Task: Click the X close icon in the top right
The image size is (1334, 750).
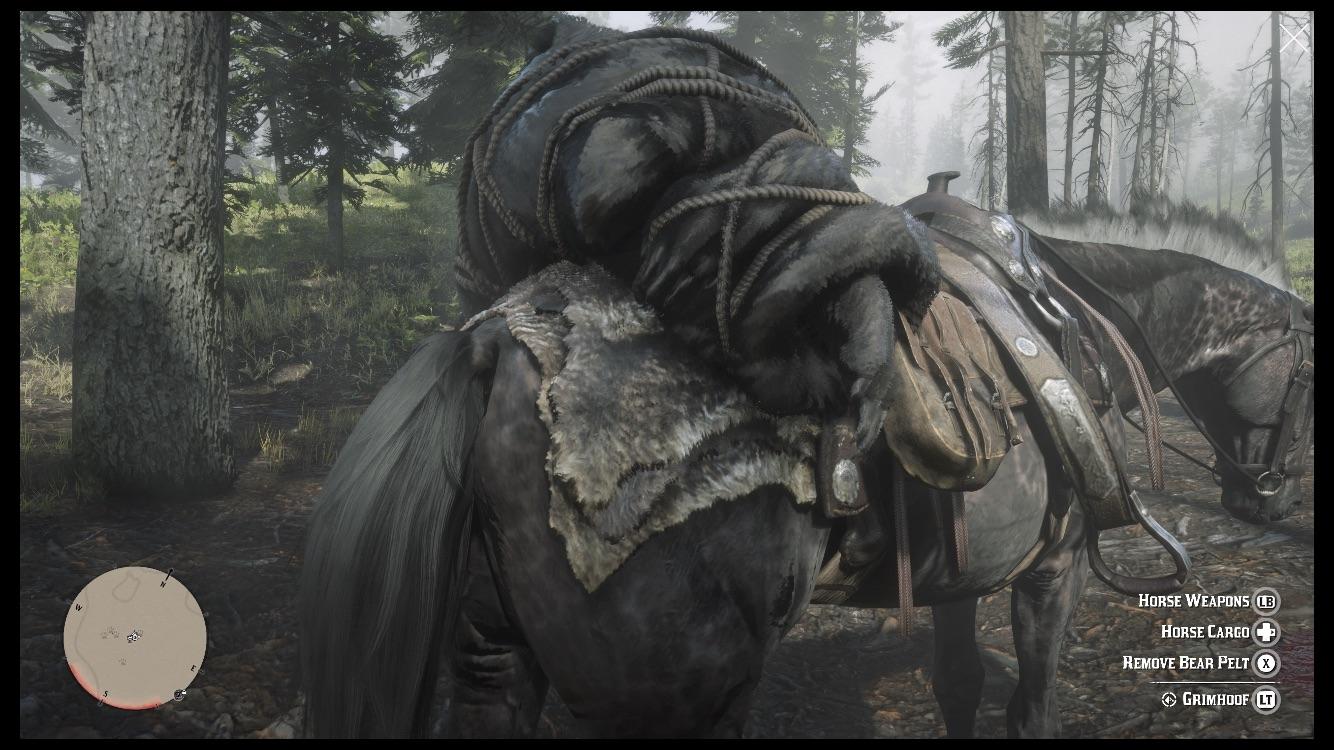Action: point(1295,36)
